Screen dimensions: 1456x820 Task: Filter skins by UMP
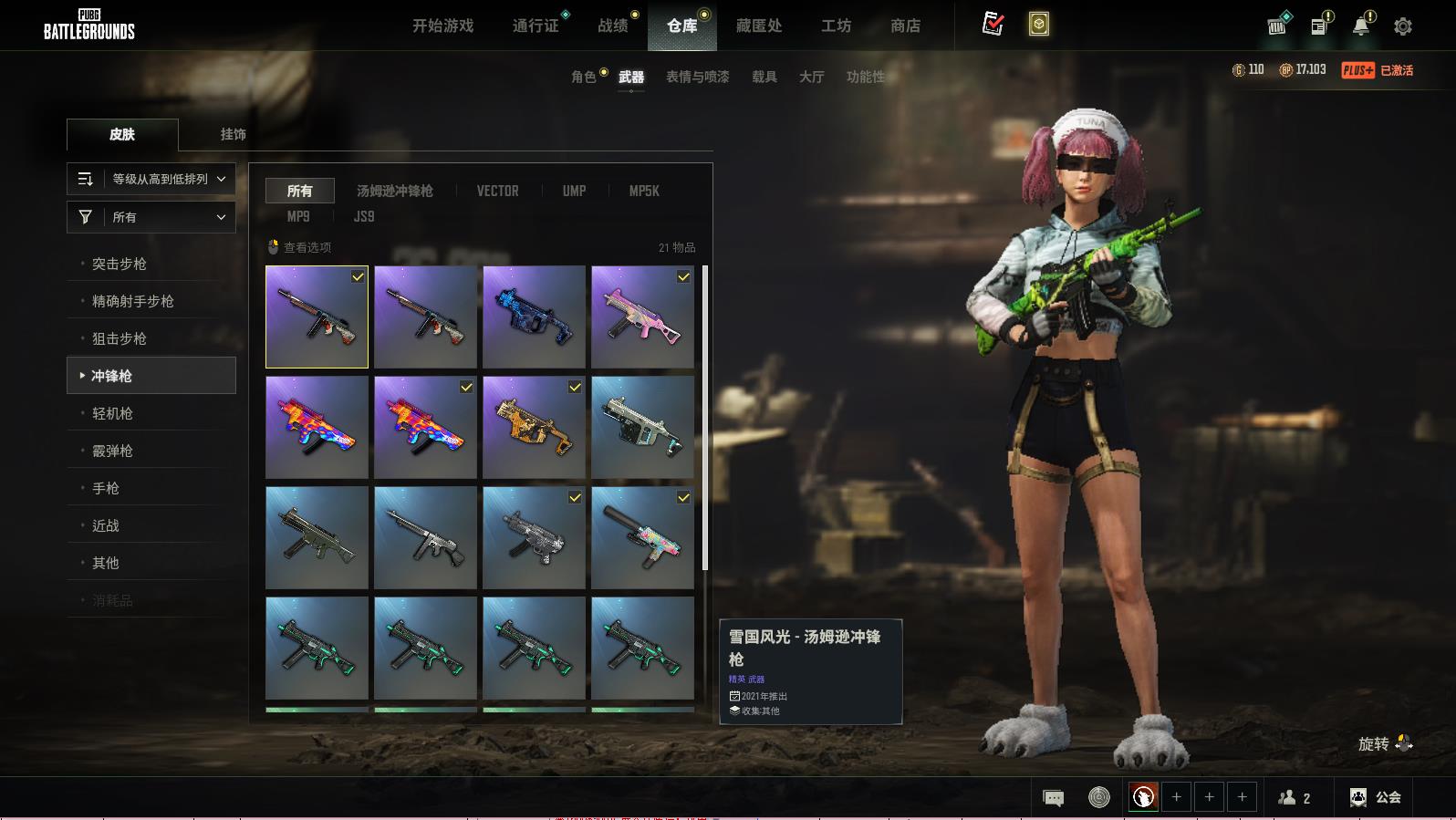tap(574, 191)
